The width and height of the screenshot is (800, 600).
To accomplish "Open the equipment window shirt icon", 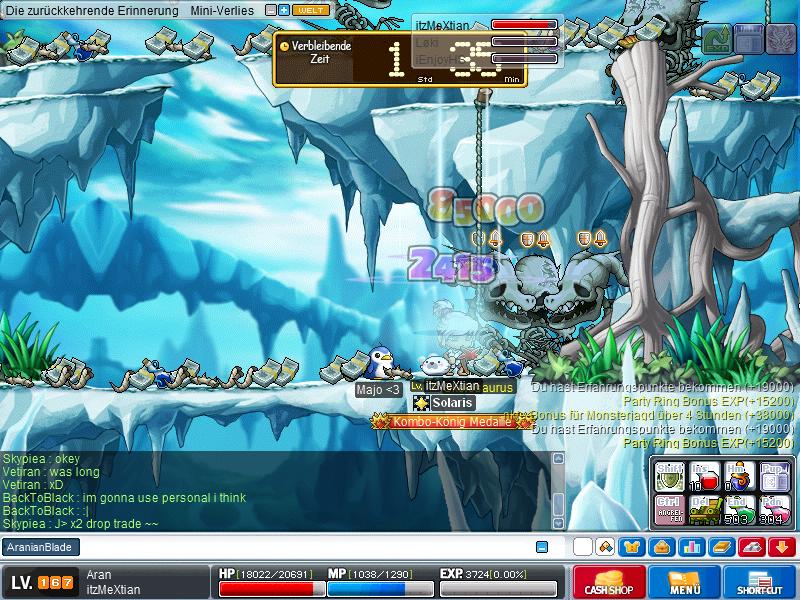I will point(632,547).
